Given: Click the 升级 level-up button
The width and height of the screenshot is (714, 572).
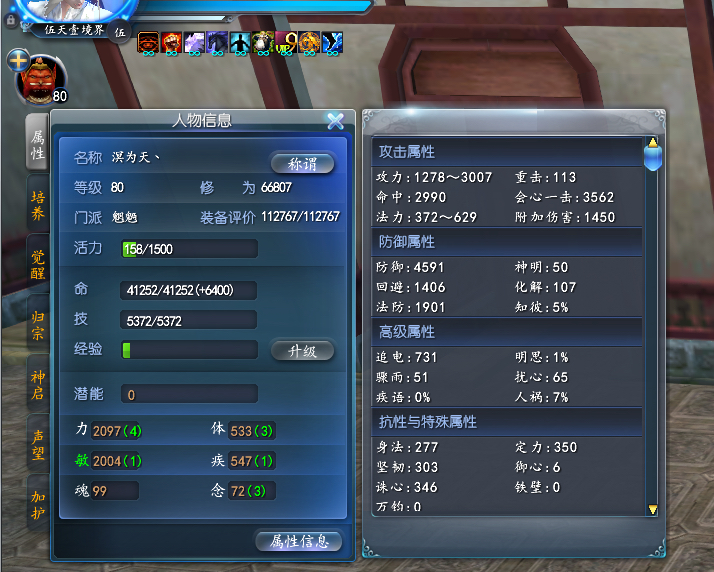Looking at the screenshot, I should coord(302,351).
